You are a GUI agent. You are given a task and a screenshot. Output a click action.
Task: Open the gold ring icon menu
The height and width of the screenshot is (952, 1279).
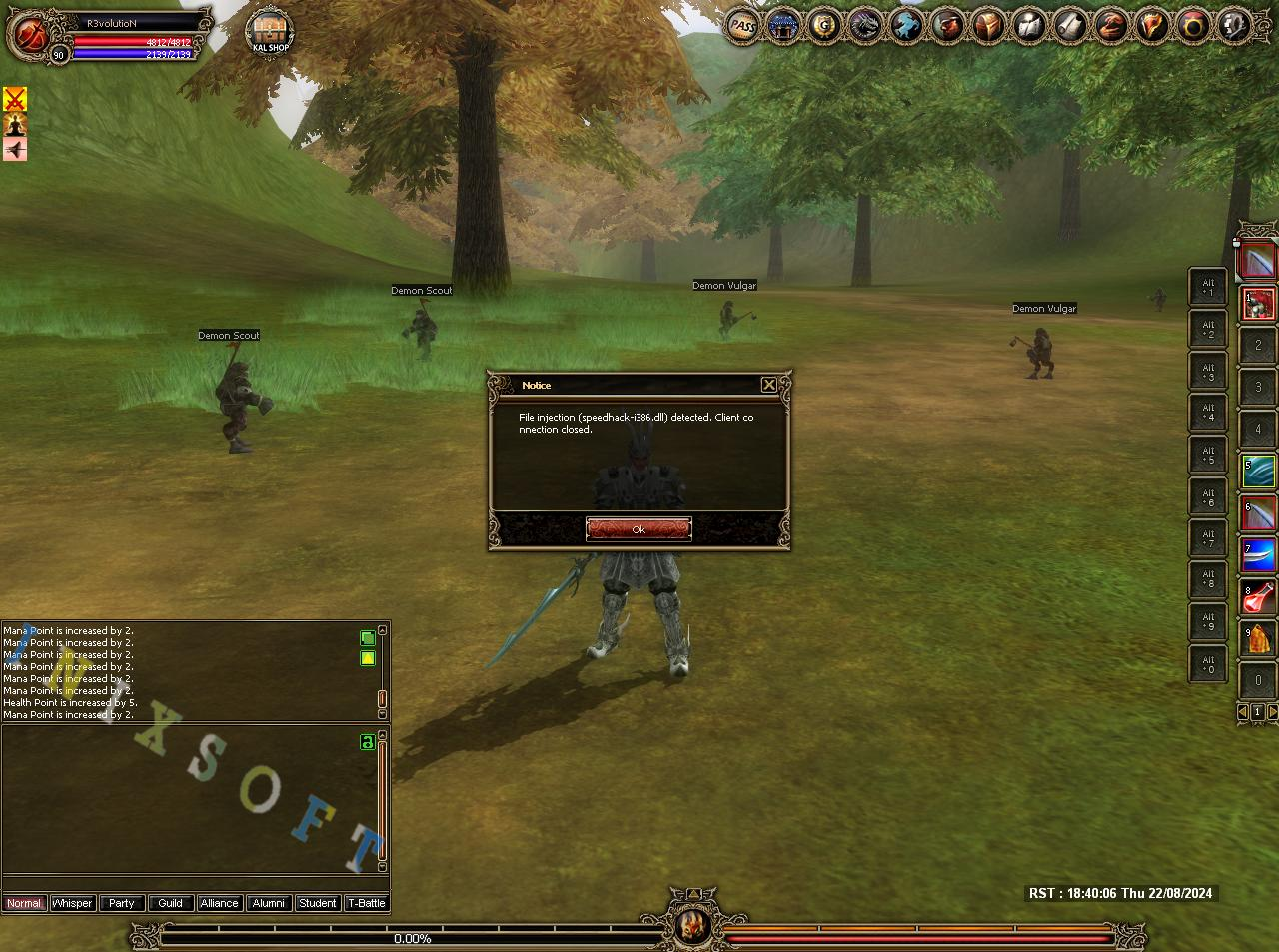pos(1194,26)
